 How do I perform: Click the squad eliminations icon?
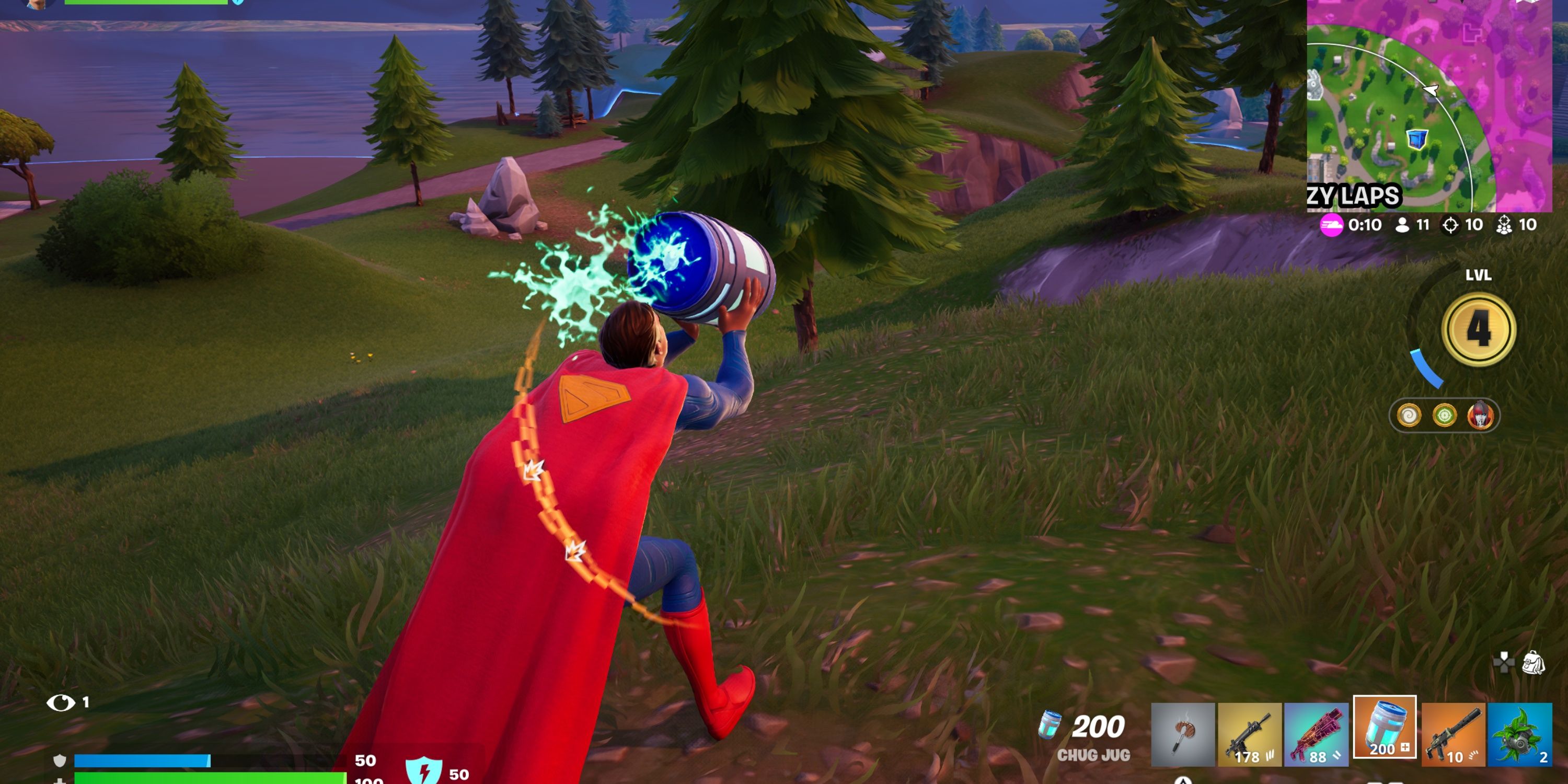click(x=1504, y=225)
